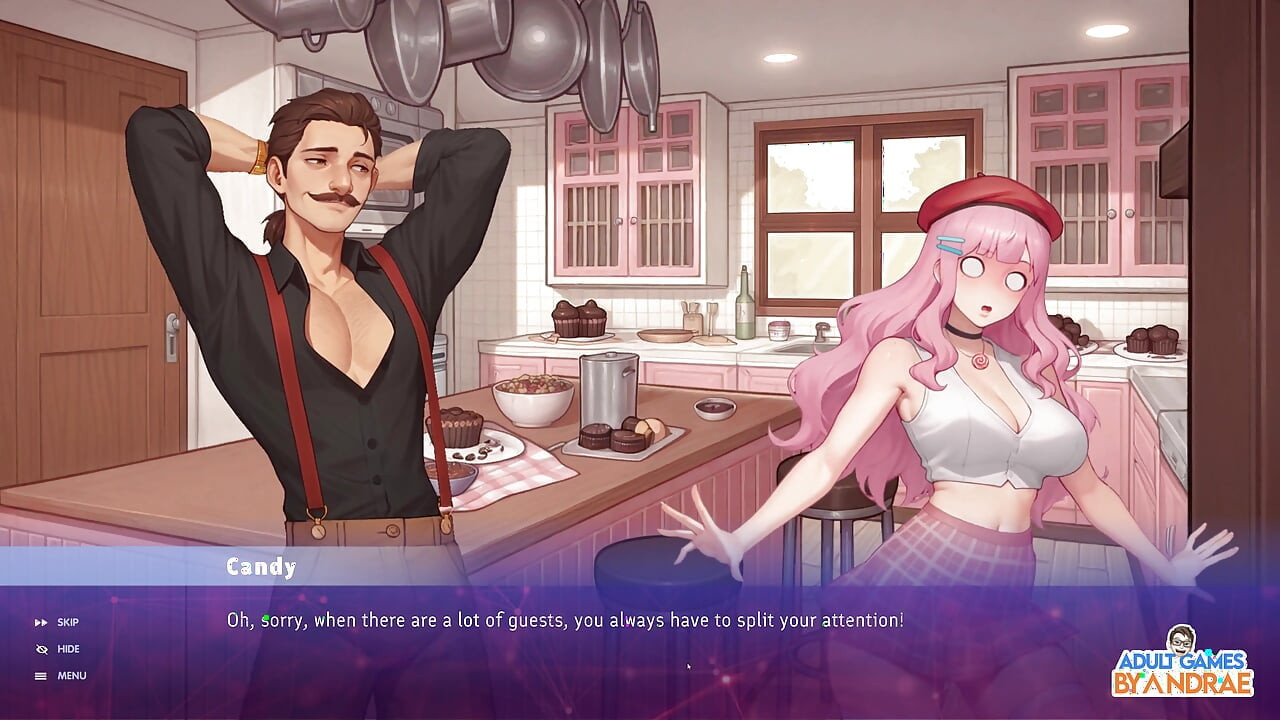
Task: Enable auto-skip by clicking the SKIP control
Action: [67, 622]
